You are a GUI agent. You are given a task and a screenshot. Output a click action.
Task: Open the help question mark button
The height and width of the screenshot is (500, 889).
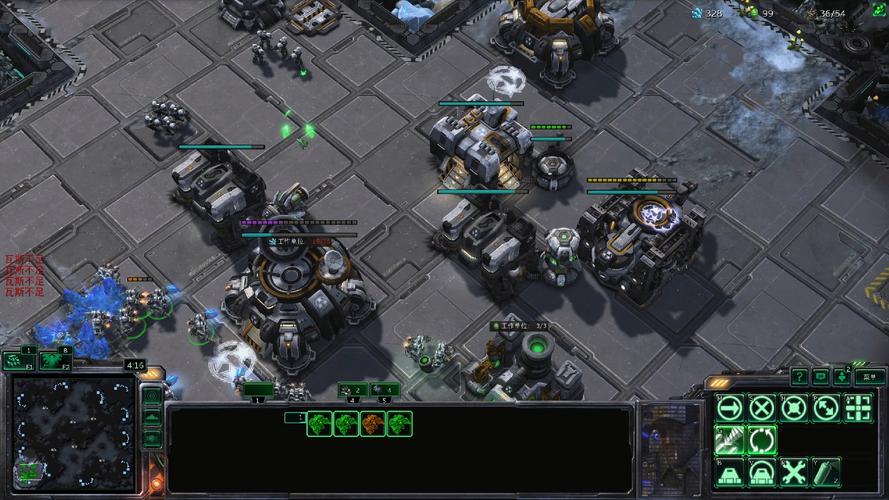799,377
